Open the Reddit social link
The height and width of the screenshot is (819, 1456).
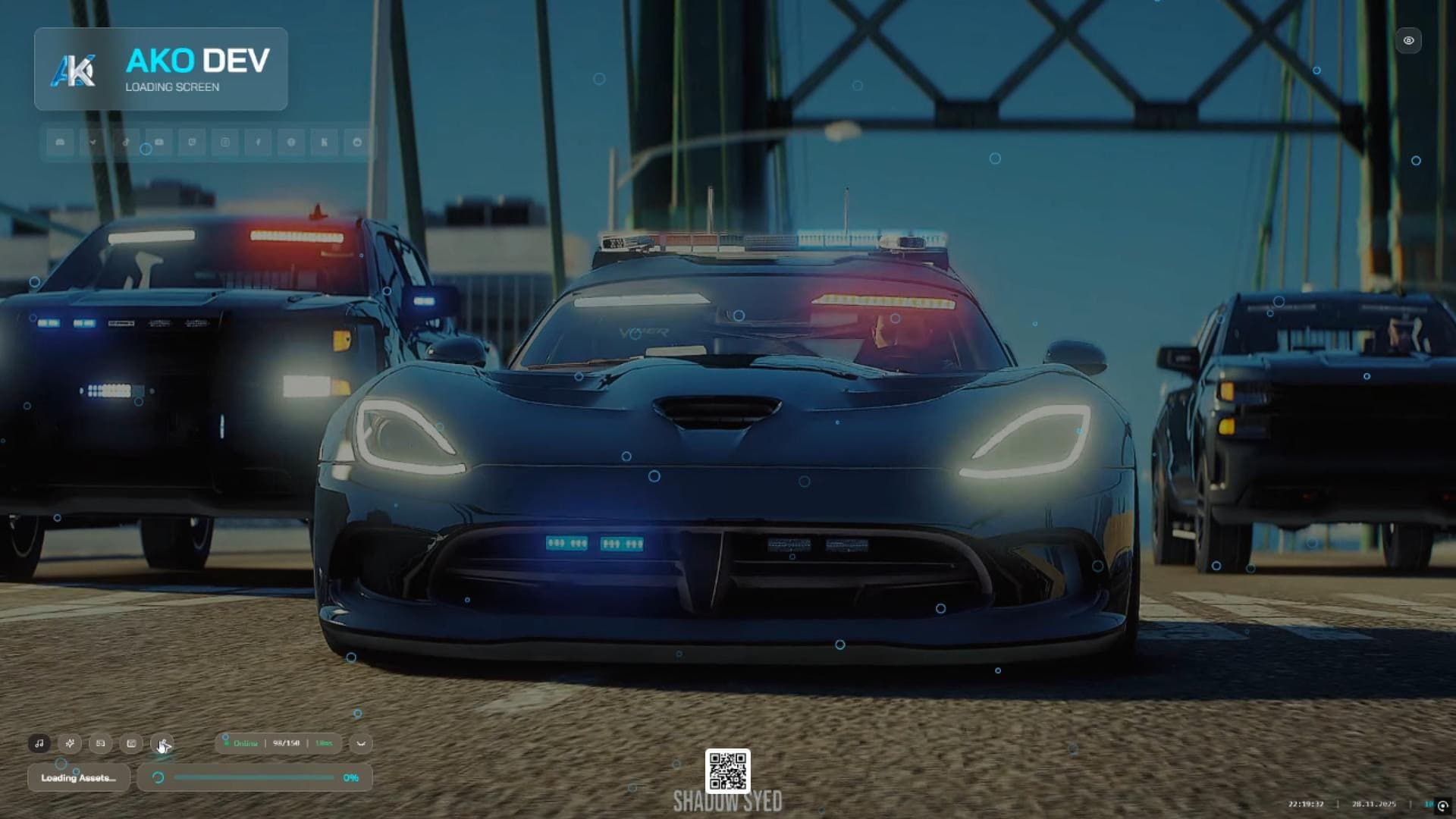(x=357, y=142)
